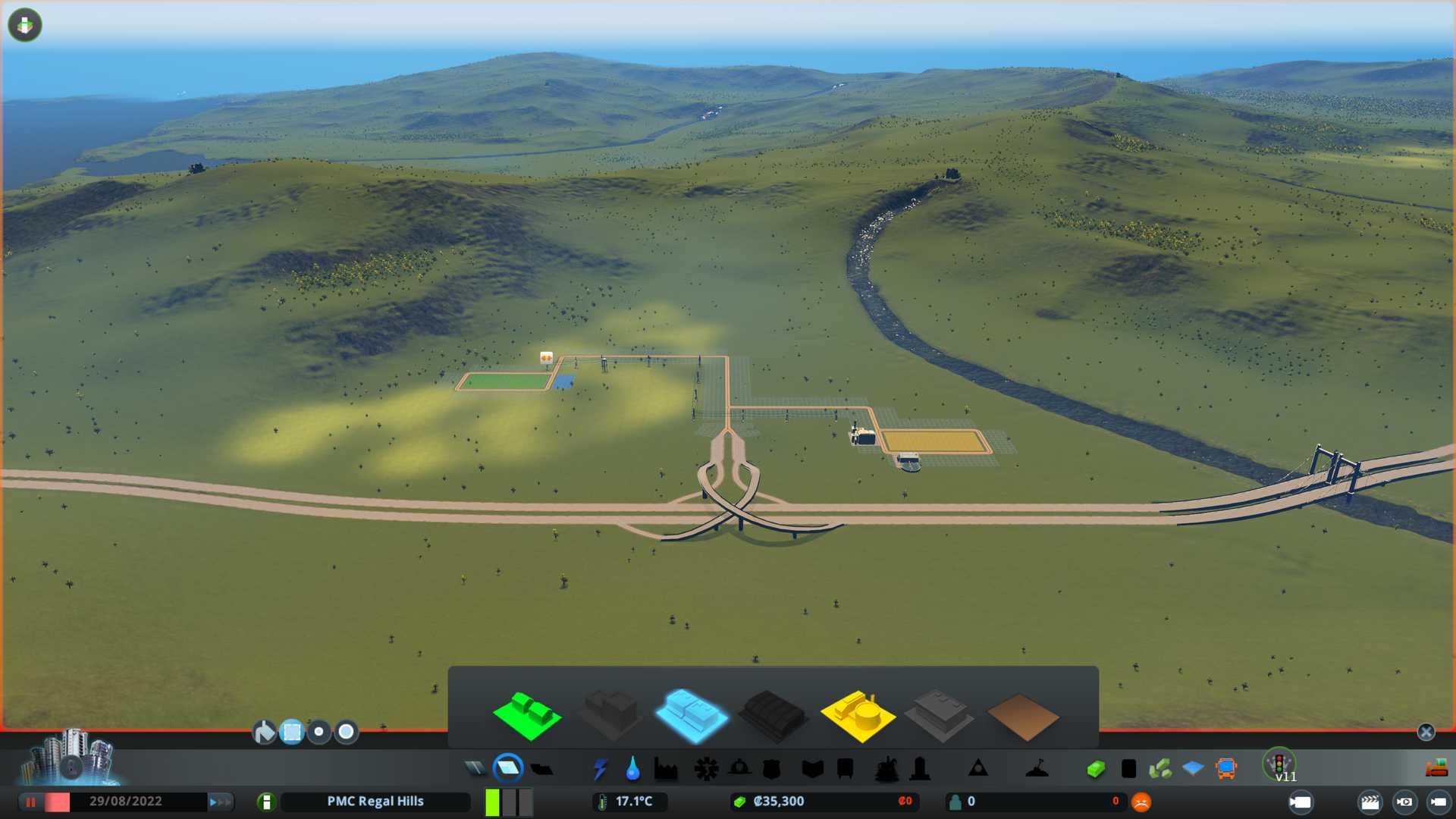
Task: Switch to marquee zoning tool
Action: (x=292, y=732)
